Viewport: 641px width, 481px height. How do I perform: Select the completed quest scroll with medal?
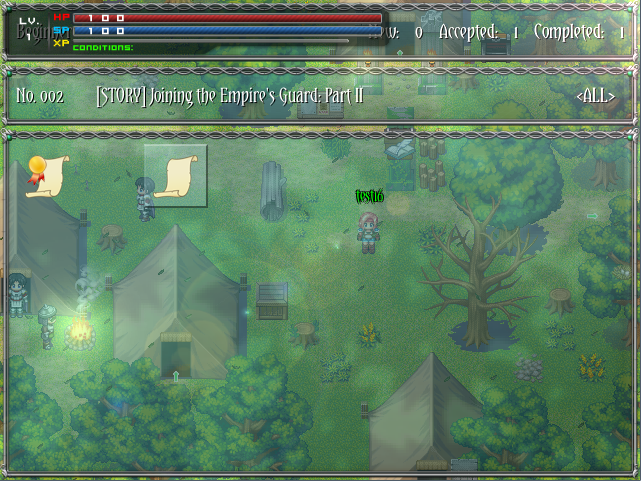(x=43, y=176)
